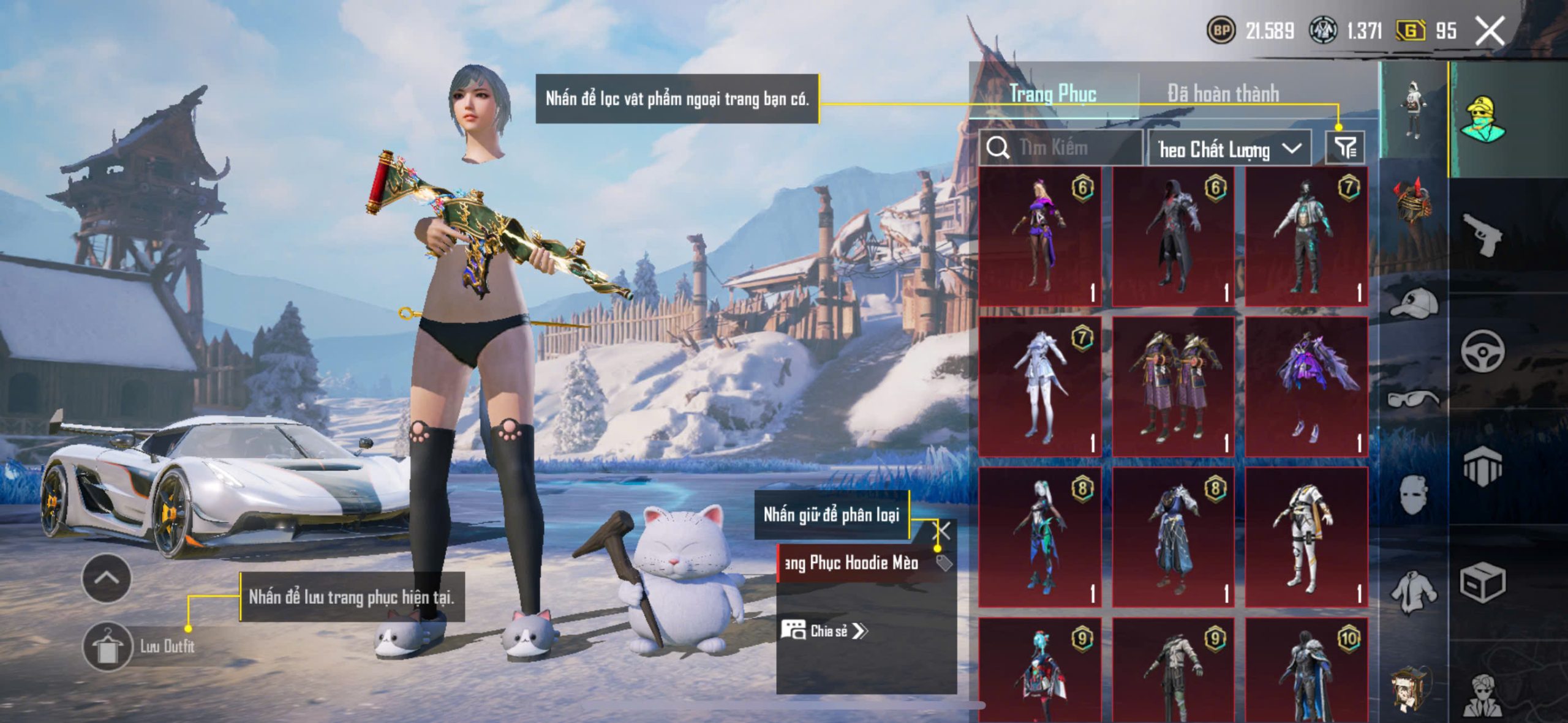Close the inventory screen with the X
The width and height of the screenshot is (1568, 723).
point(1489,31)
